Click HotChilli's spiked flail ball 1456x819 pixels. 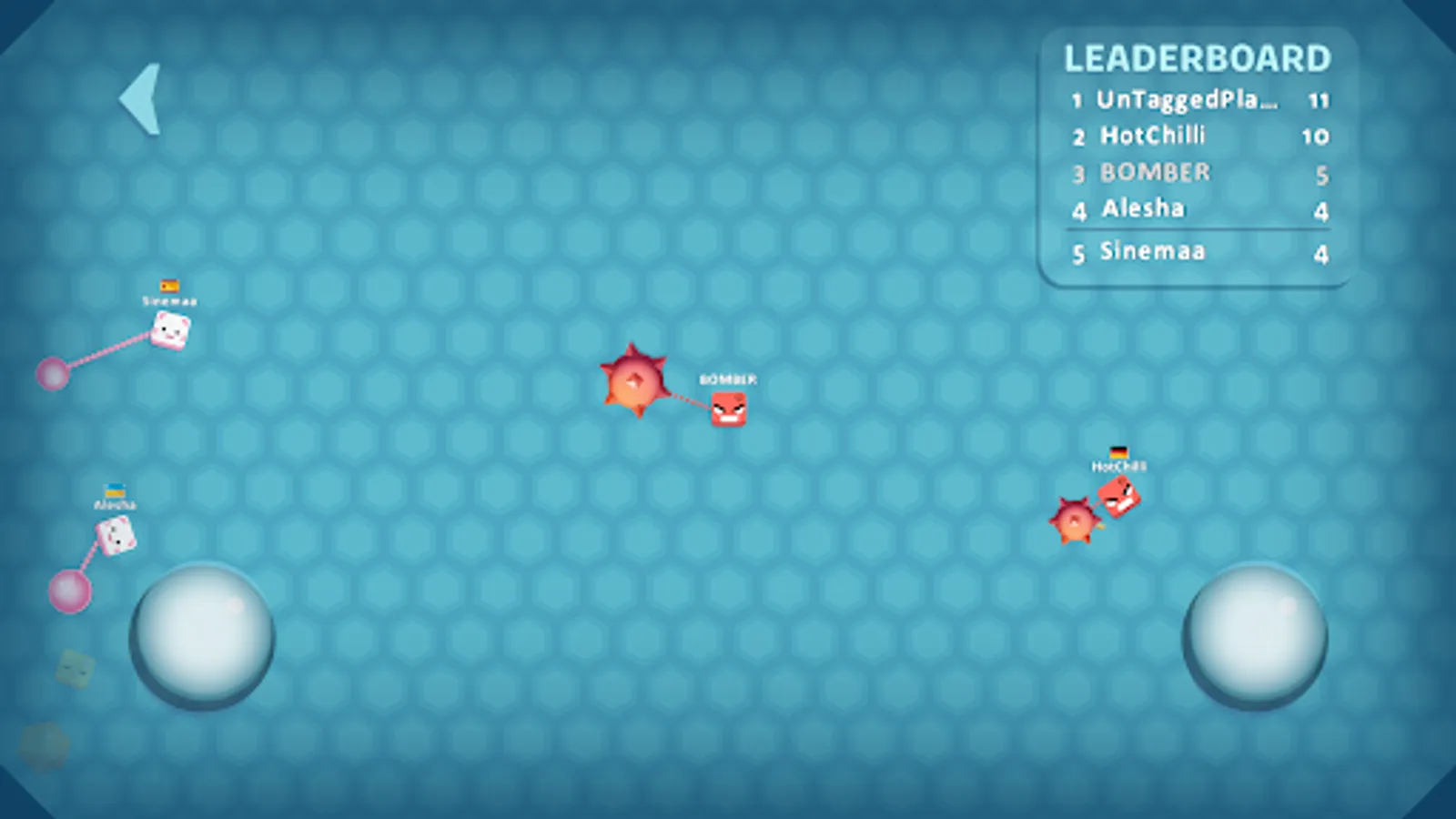1074,521
